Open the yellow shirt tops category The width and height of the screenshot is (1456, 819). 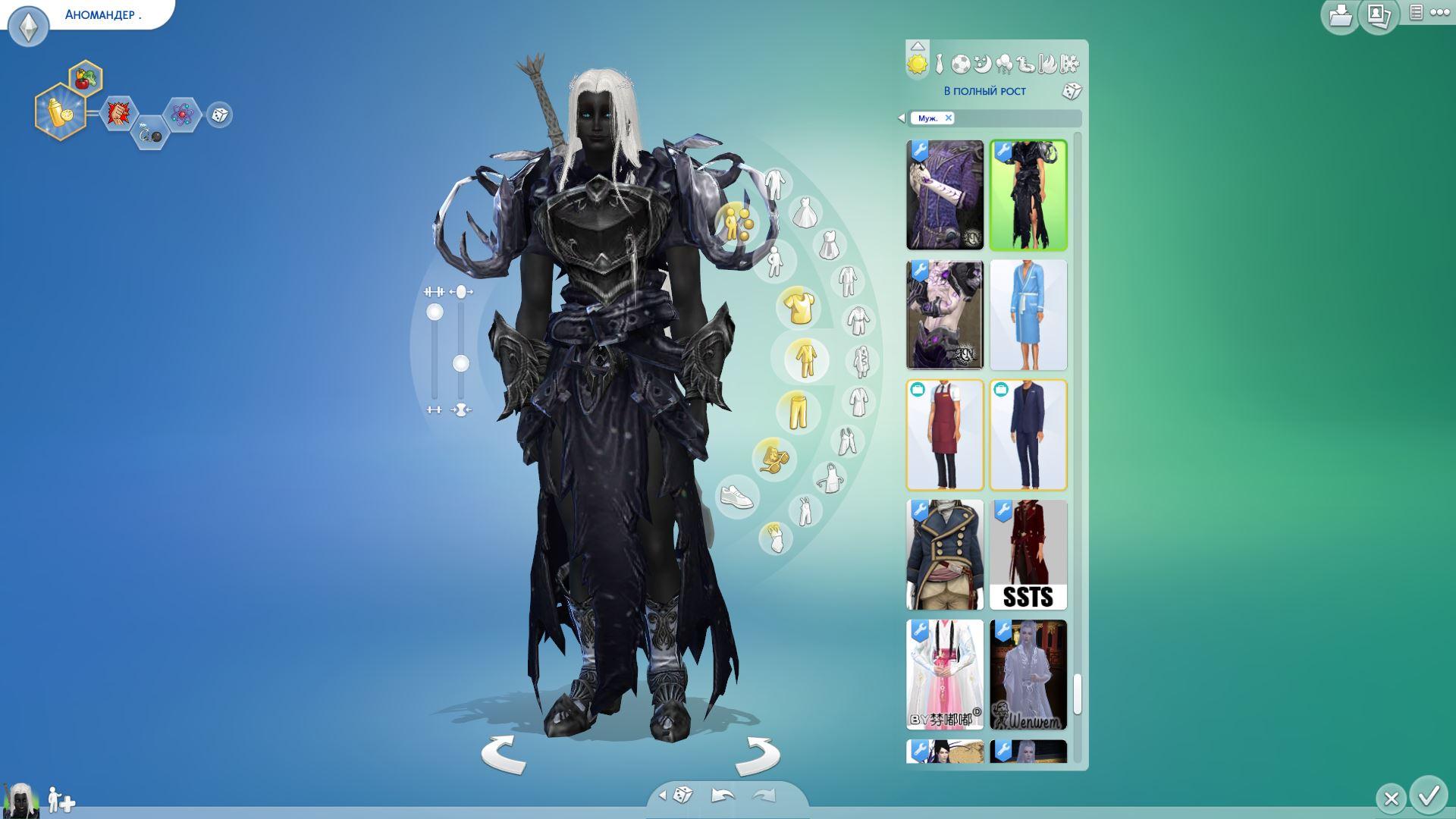click(799, 307)
